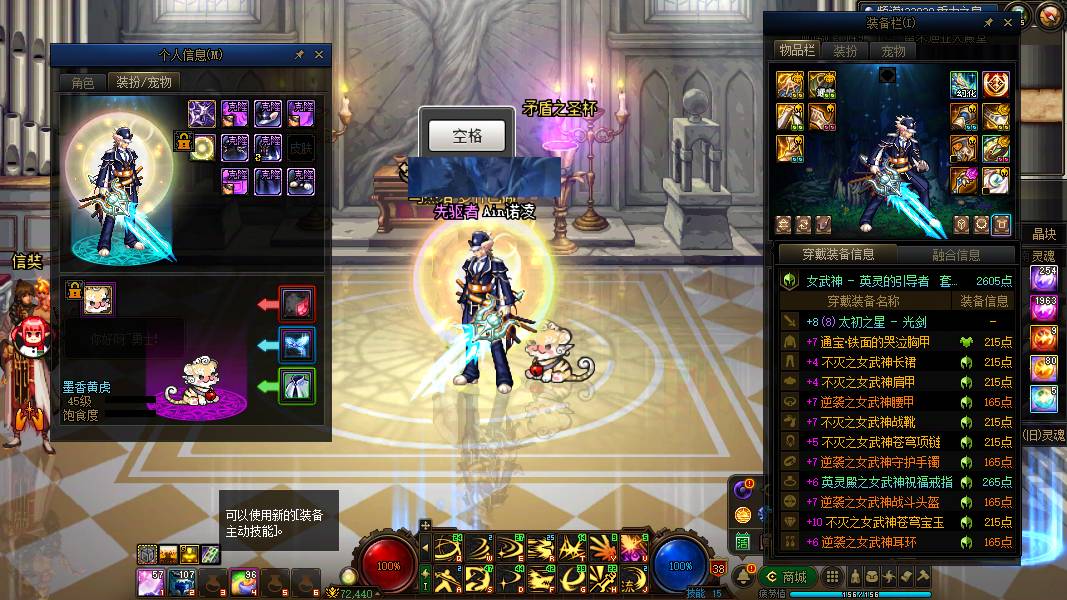Open the 宠物 pet tab

[893, 51]
